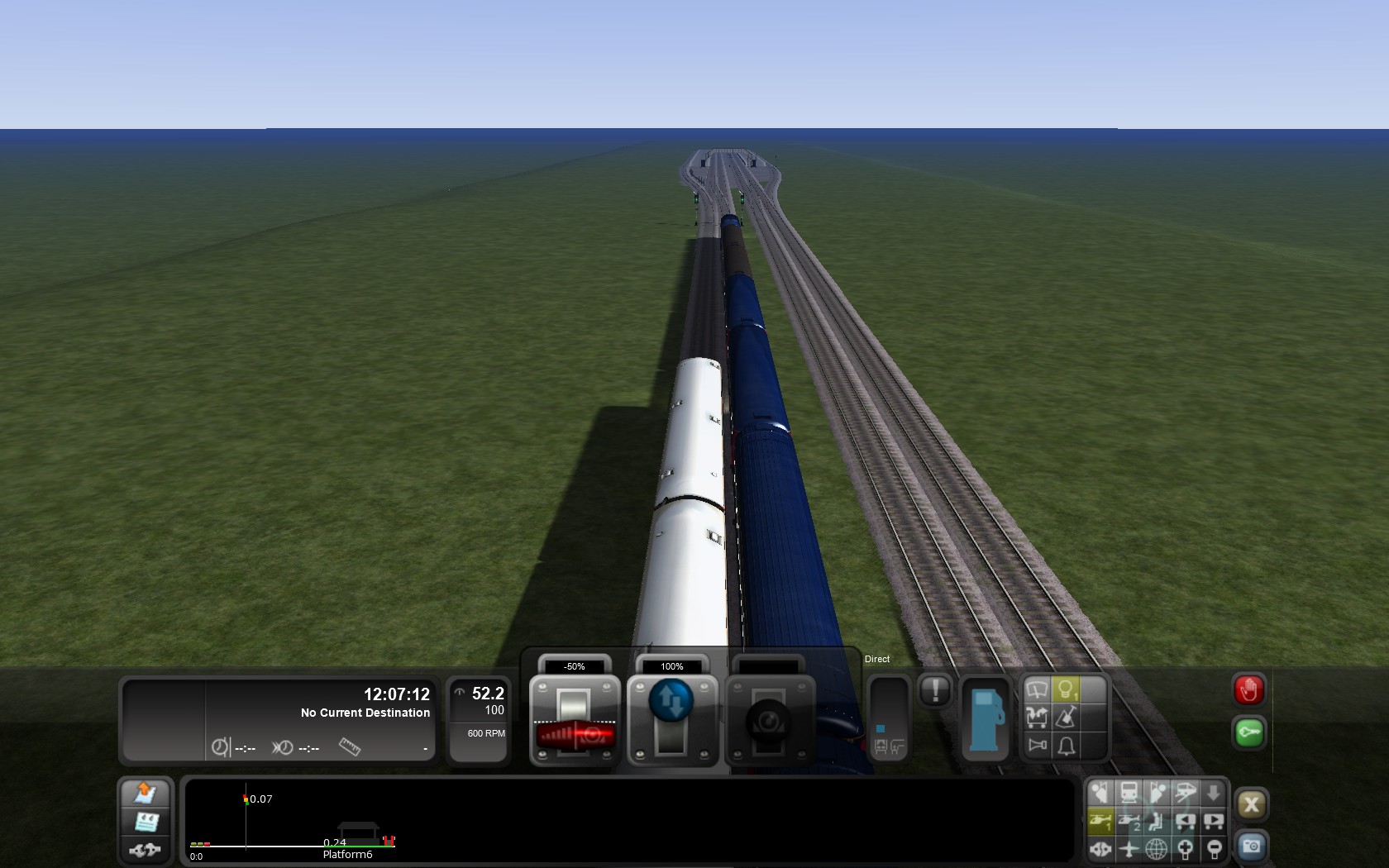Click the green key start button
The height and width of the screenshot is (868, 1389).
tap(1248, 733)
